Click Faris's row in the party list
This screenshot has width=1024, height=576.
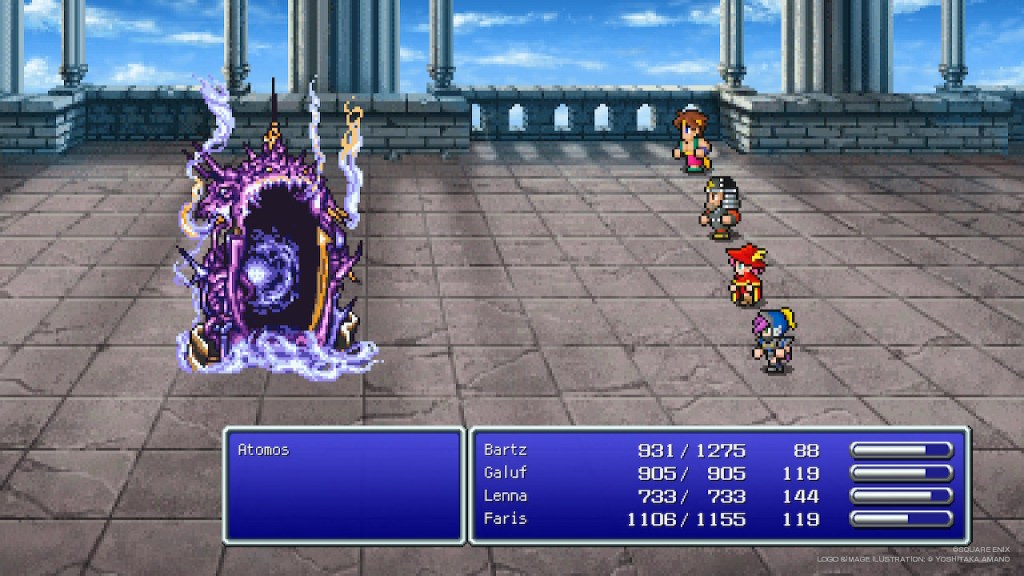[505, 519]
